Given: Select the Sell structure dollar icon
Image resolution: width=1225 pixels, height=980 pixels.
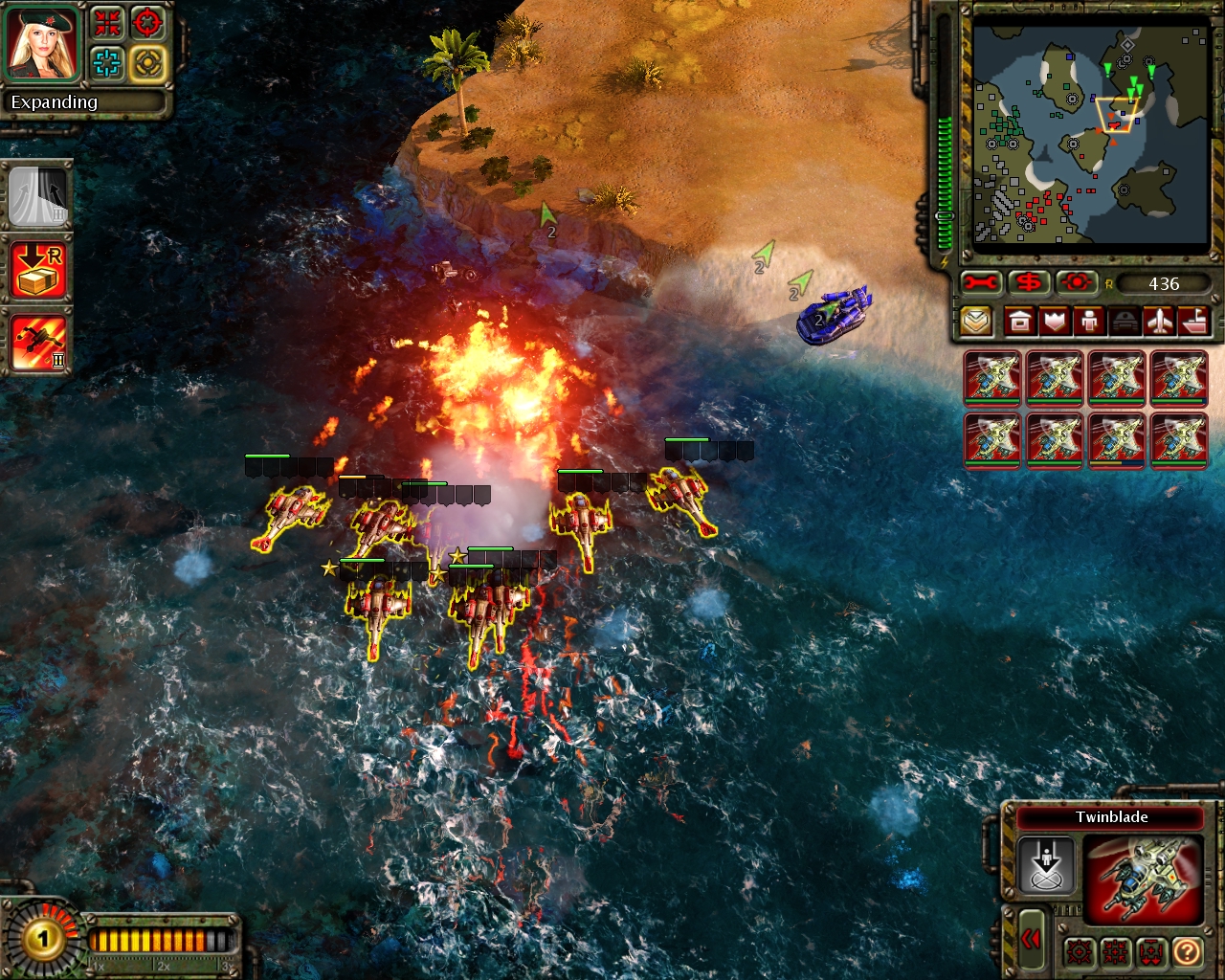Looking at the screenshot, I should point(1029,280).
